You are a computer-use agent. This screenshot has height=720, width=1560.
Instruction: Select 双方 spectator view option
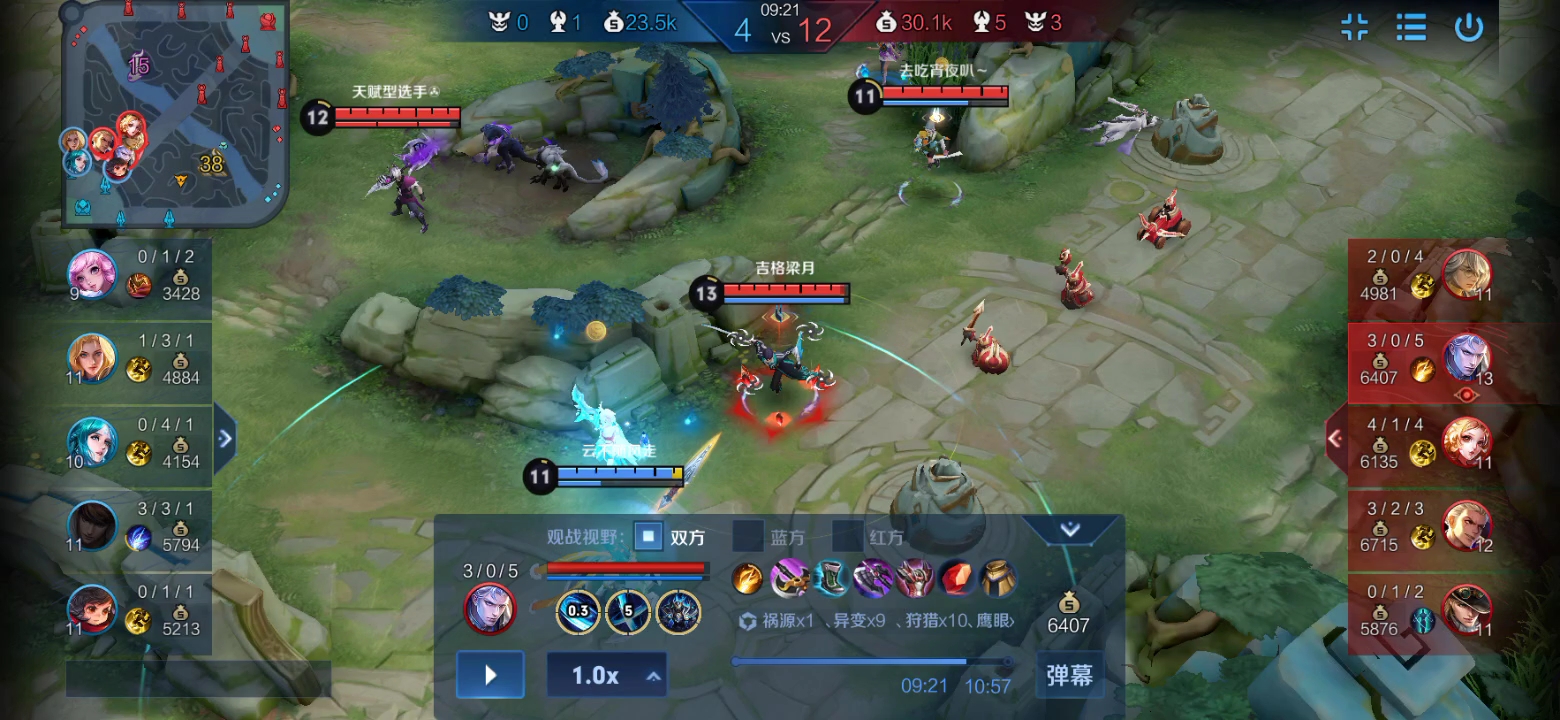coord(649,537)
